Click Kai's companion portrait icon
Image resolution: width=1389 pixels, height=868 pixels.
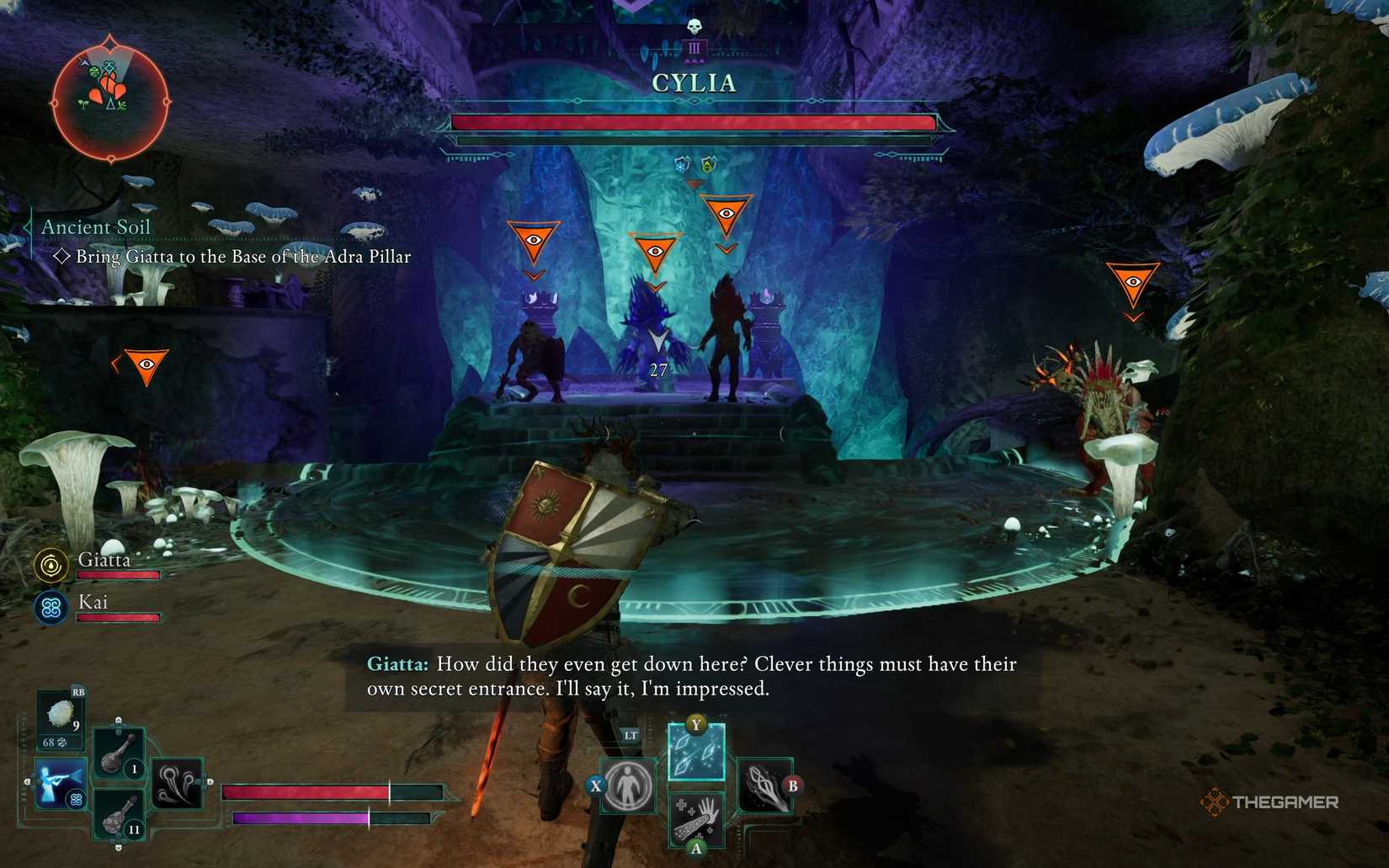coord(49,608)
